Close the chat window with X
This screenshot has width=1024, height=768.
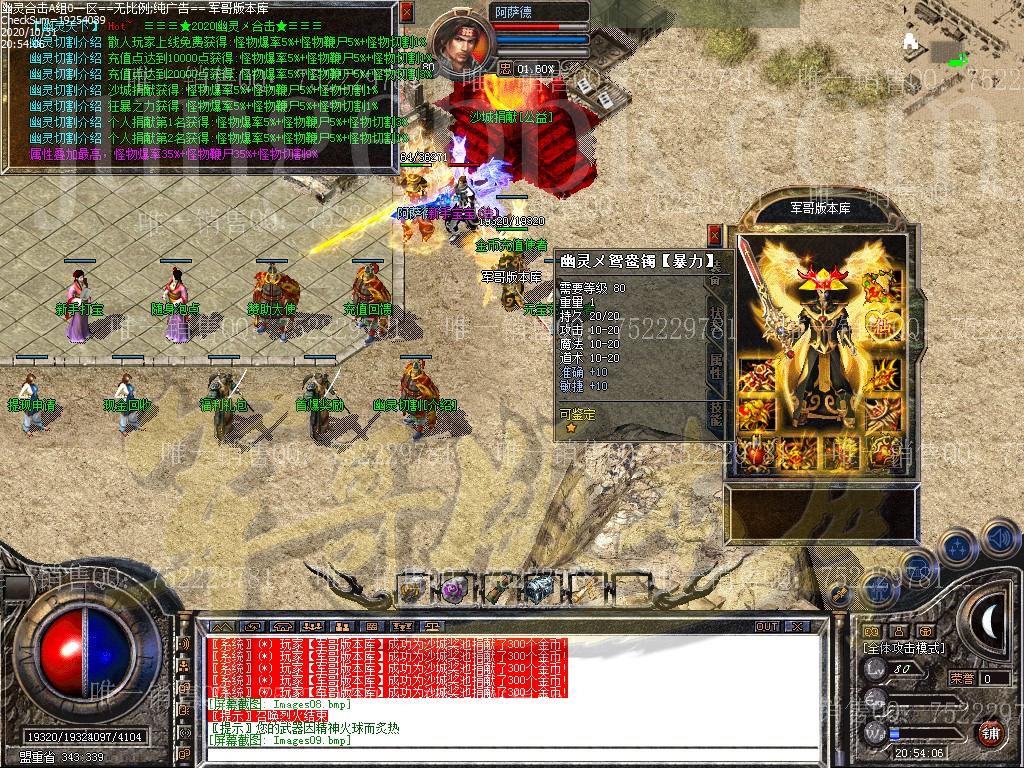tap(796, 626)
